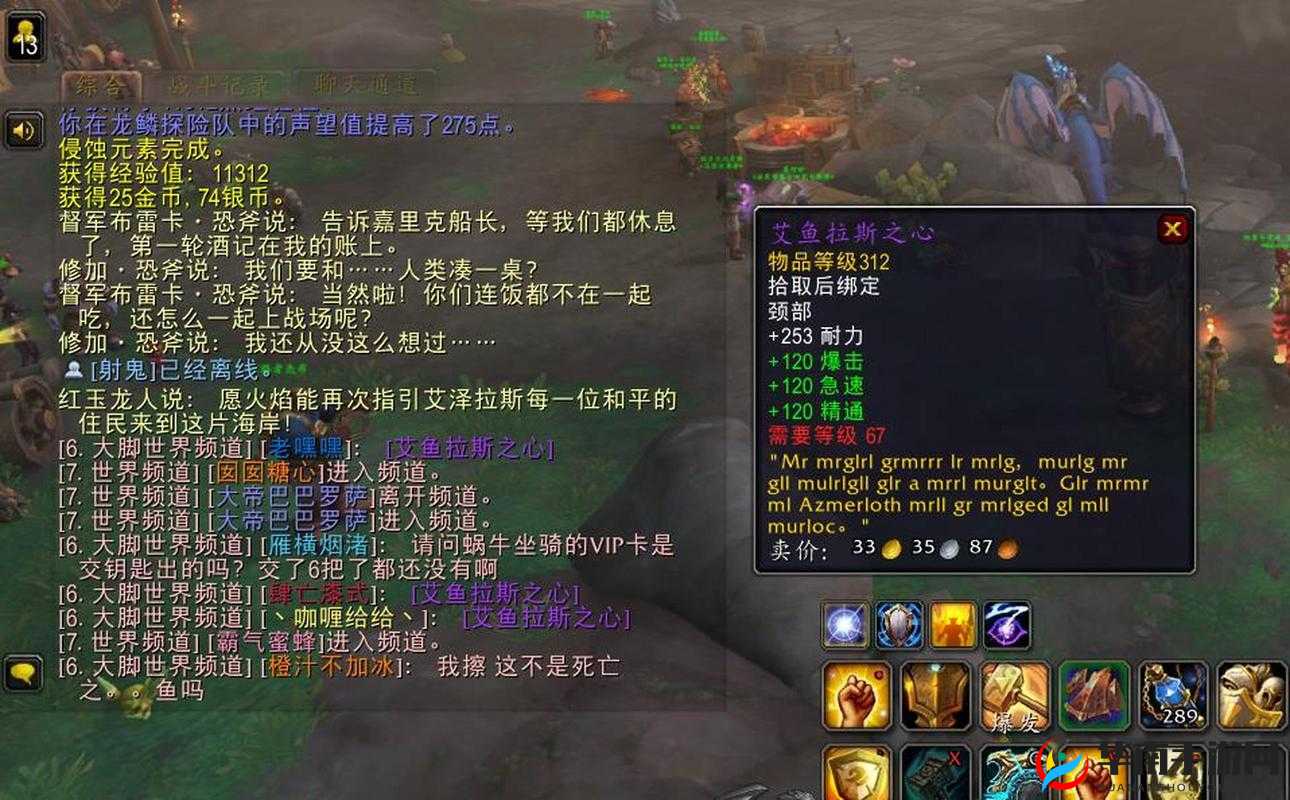Activate the fiery silhouette ability icon

[953, 625]
